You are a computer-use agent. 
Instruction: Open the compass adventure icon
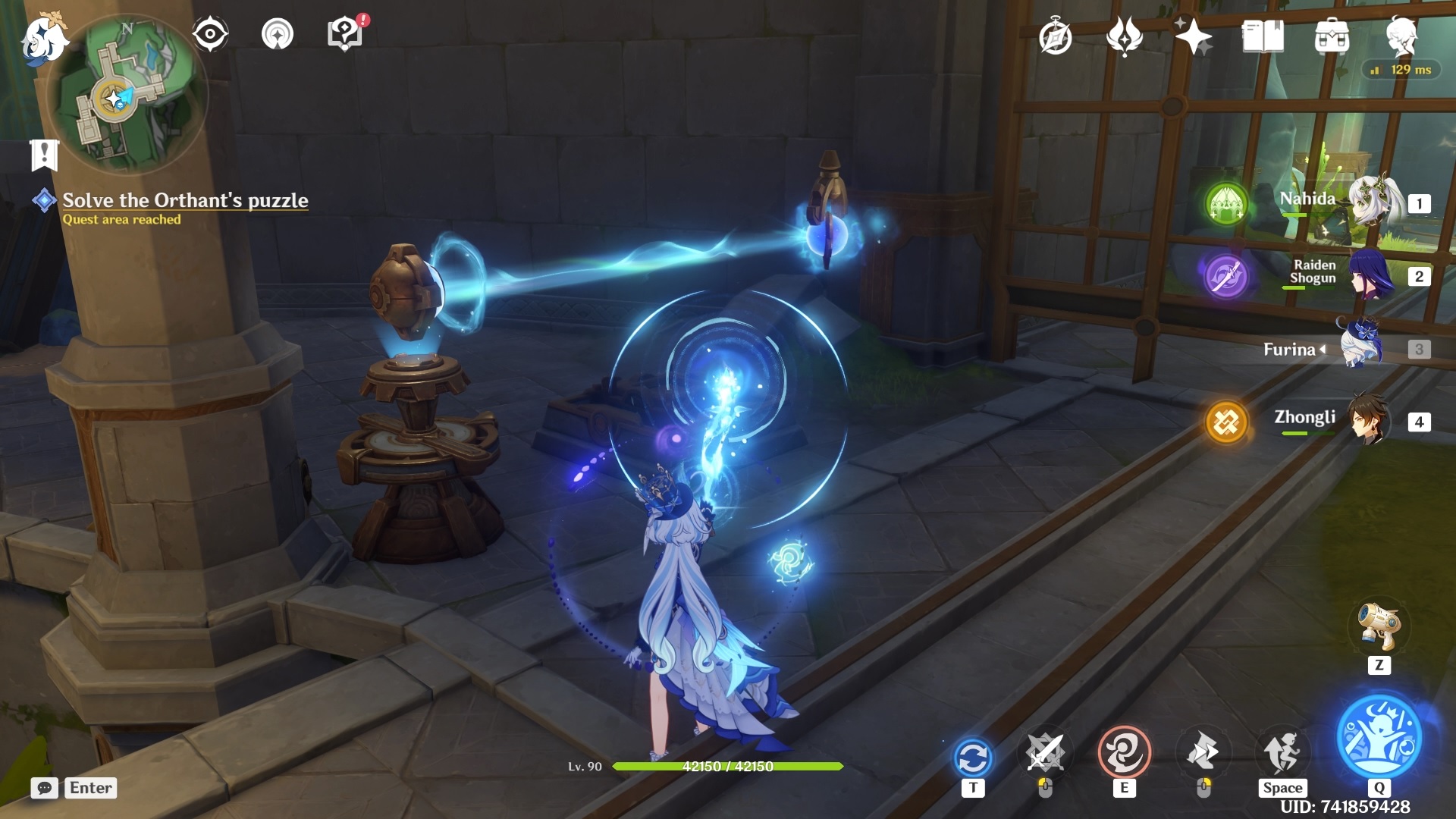[1055, 37]
